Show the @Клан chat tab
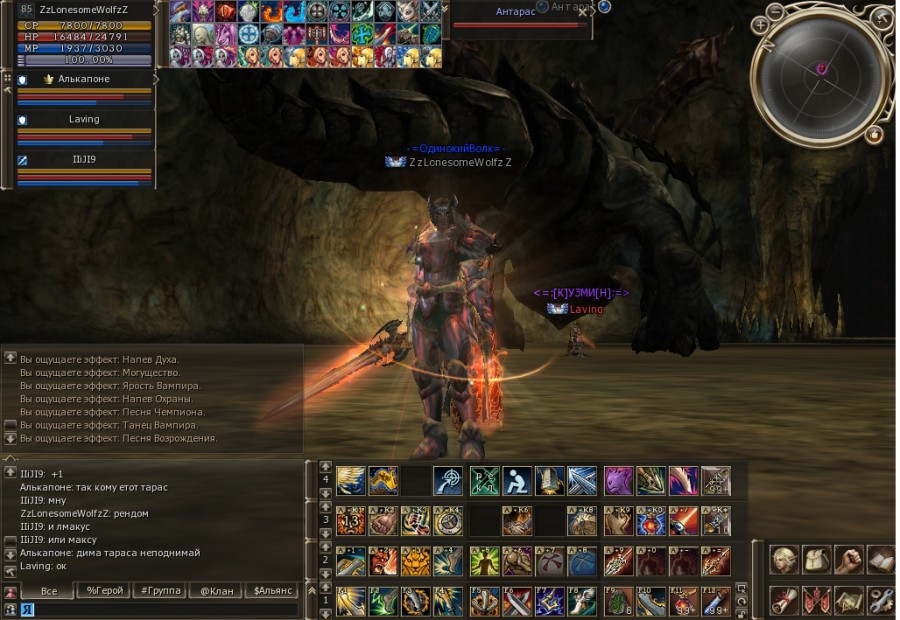This screenshot has height=620, width=900. pos(213,591)
